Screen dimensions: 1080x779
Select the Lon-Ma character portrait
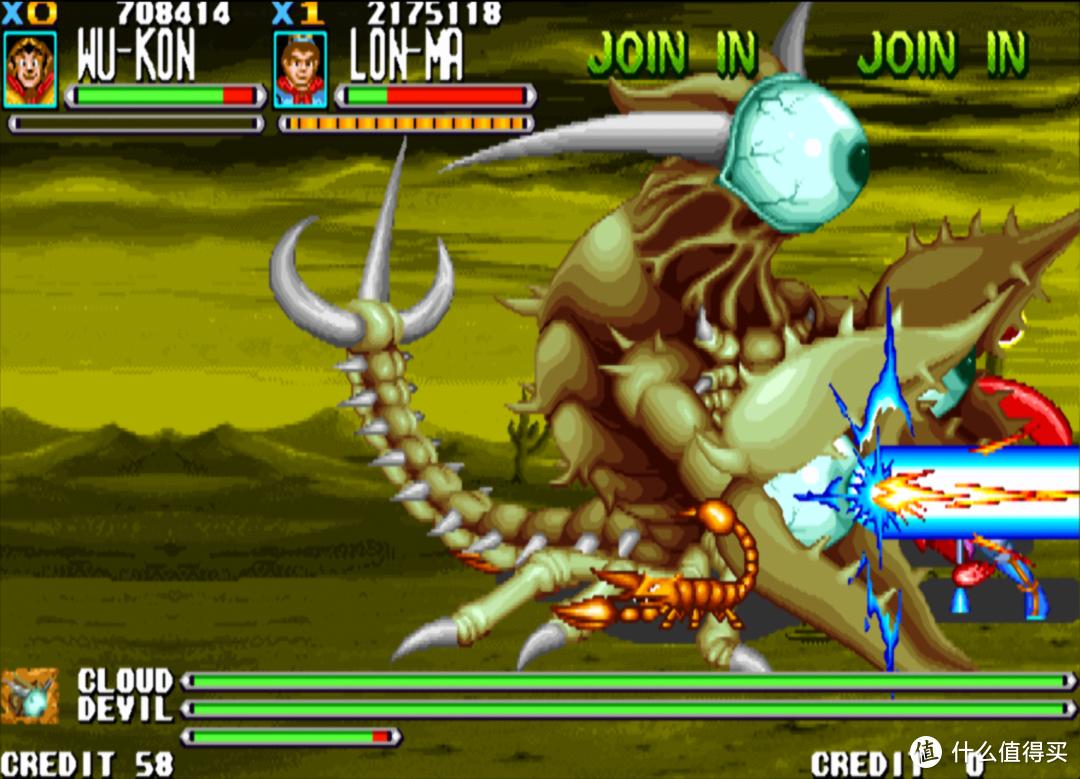pyautogui.click(x=300, y=68)
